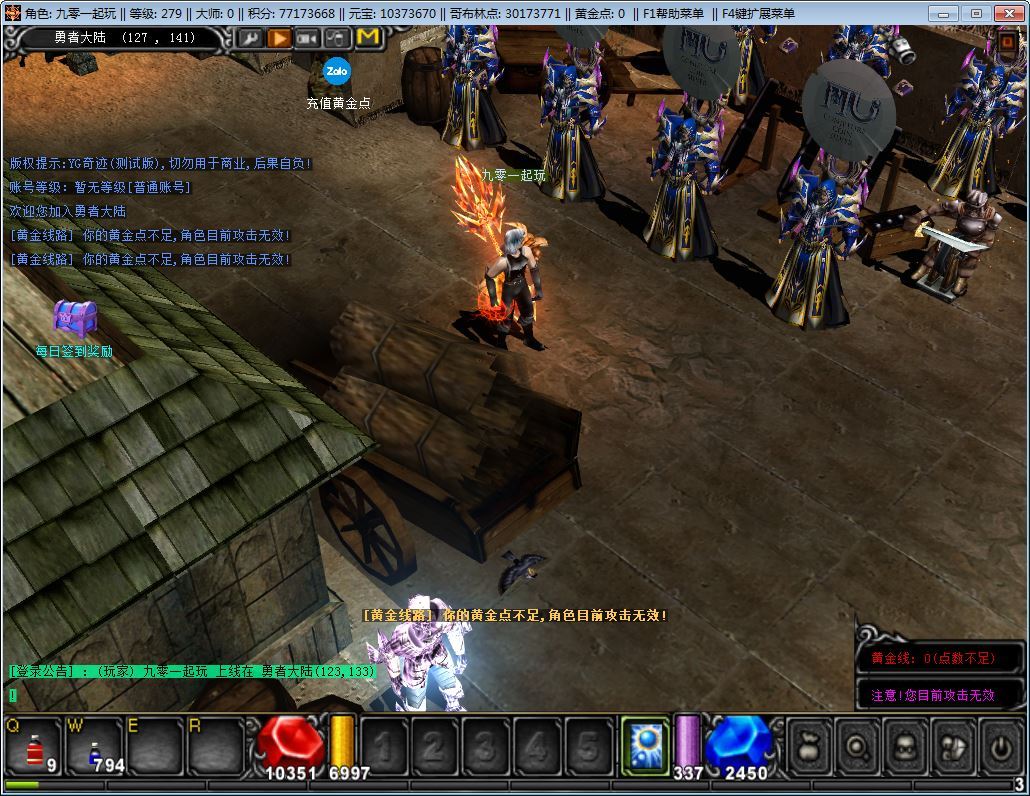Activate the video camera button
Viewport: 1030px width, 796px height.
pos(308,38)
